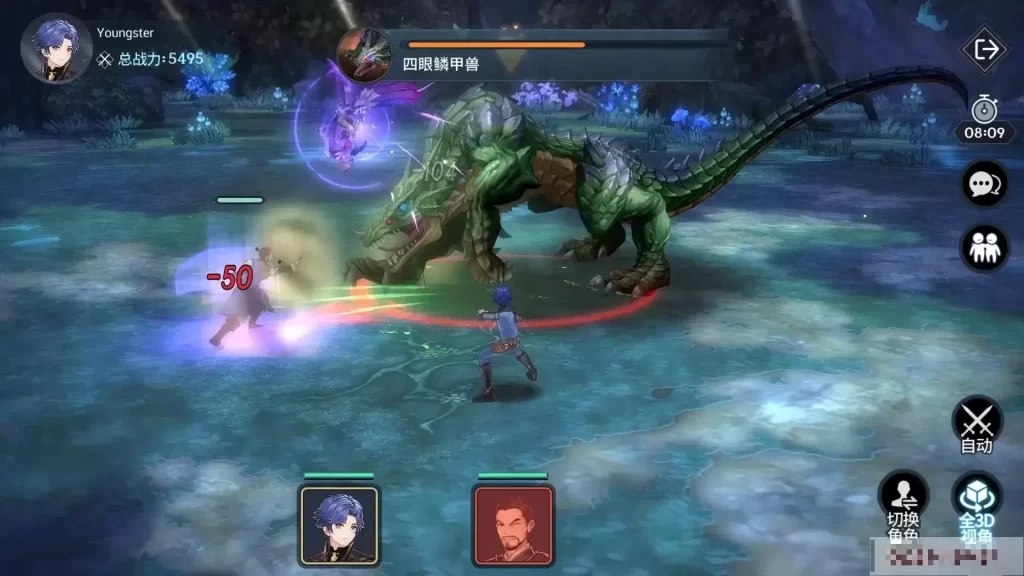Open the chat bubble button

(984, 185)
